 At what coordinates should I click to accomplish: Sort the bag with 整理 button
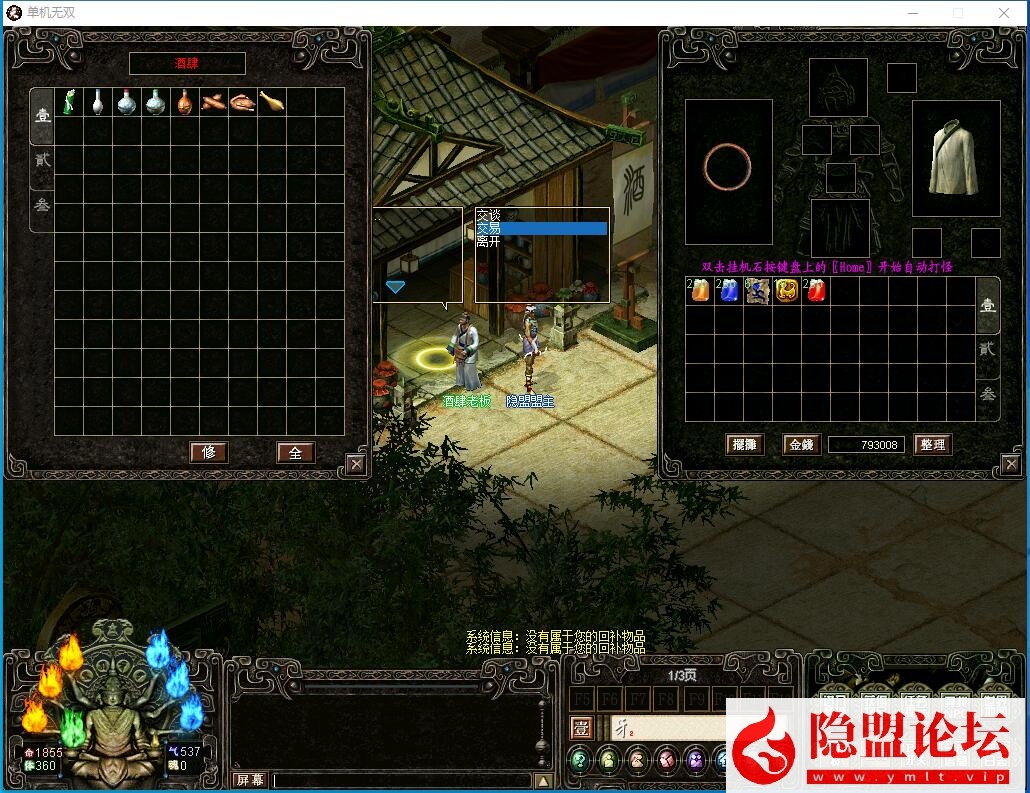point(932,445)
